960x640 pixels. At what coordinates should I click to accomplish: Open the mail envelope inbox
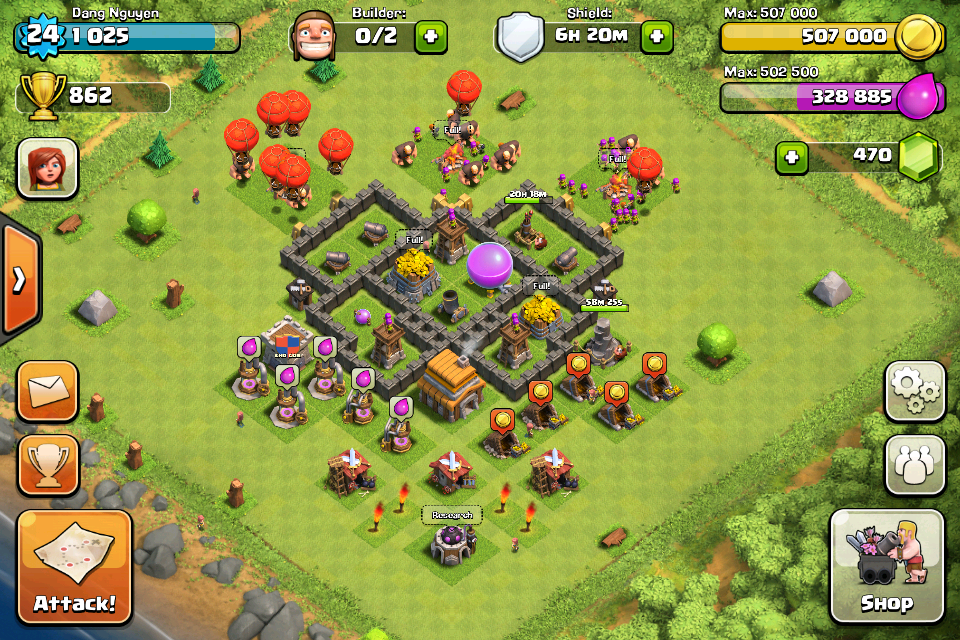[x=48, y=391]
